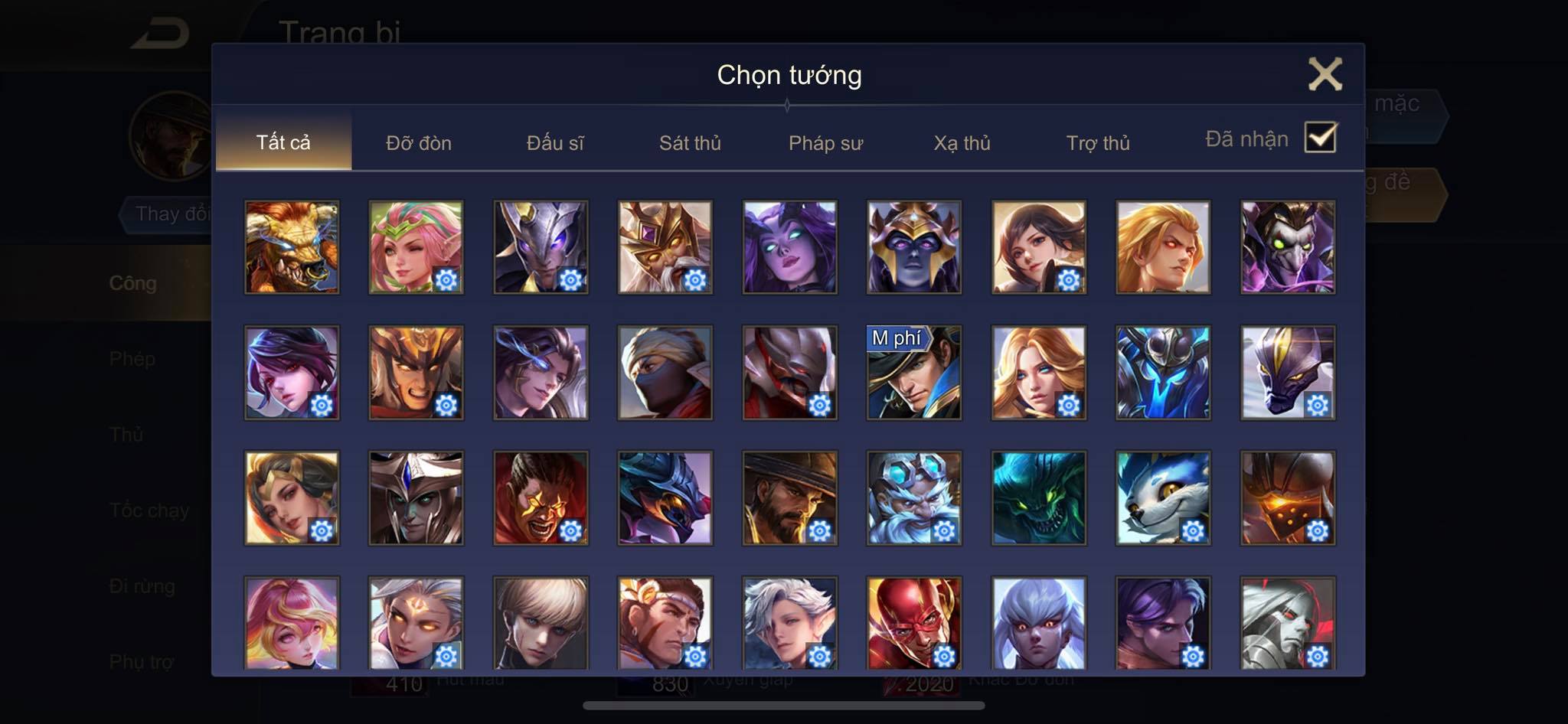Viewport: 1568px width, 724px height.
Task: Select the Tất cả tab
Action: tap(283, 142)
